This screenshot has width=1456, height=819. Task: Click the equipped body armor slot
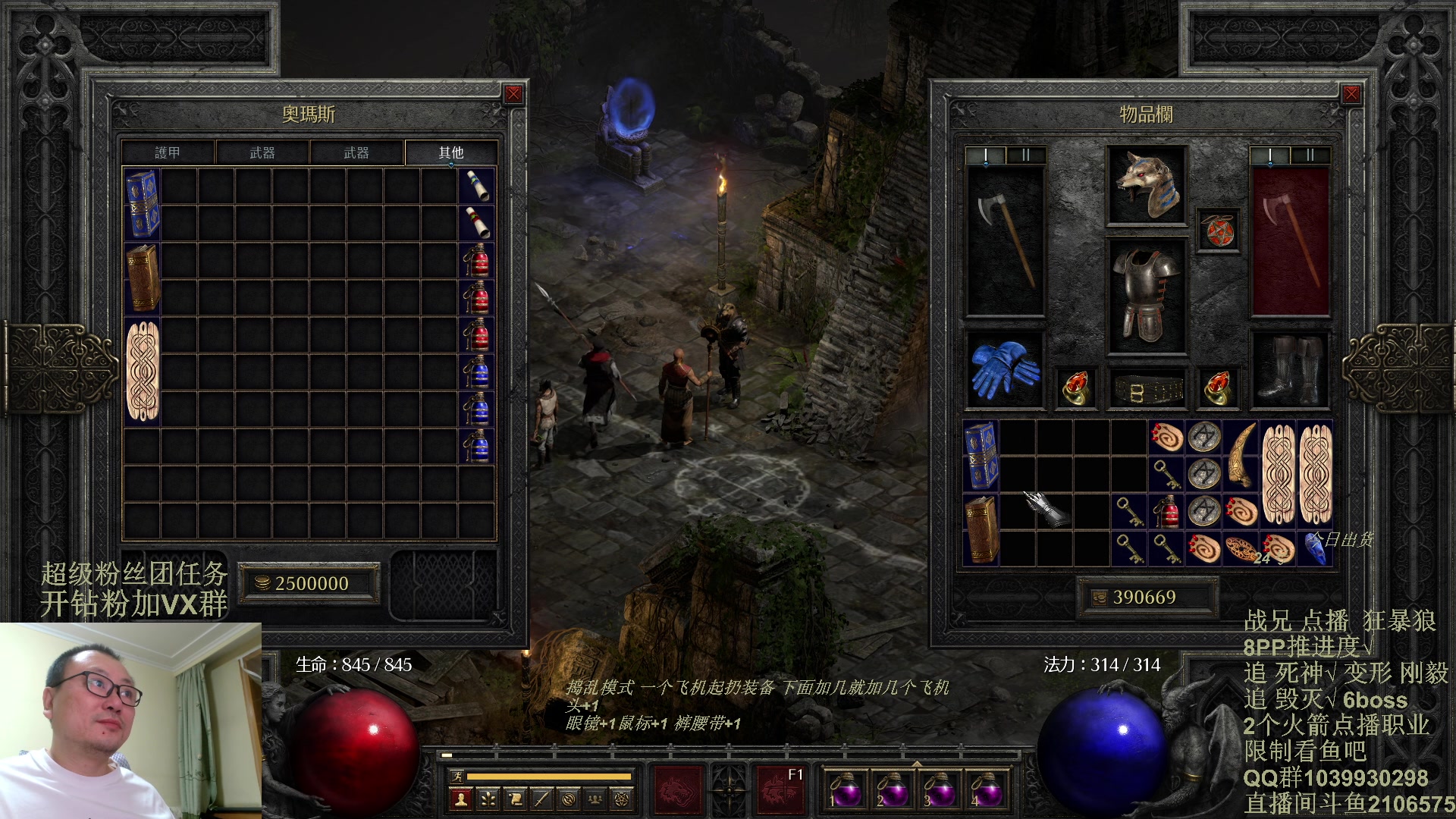1146,296
